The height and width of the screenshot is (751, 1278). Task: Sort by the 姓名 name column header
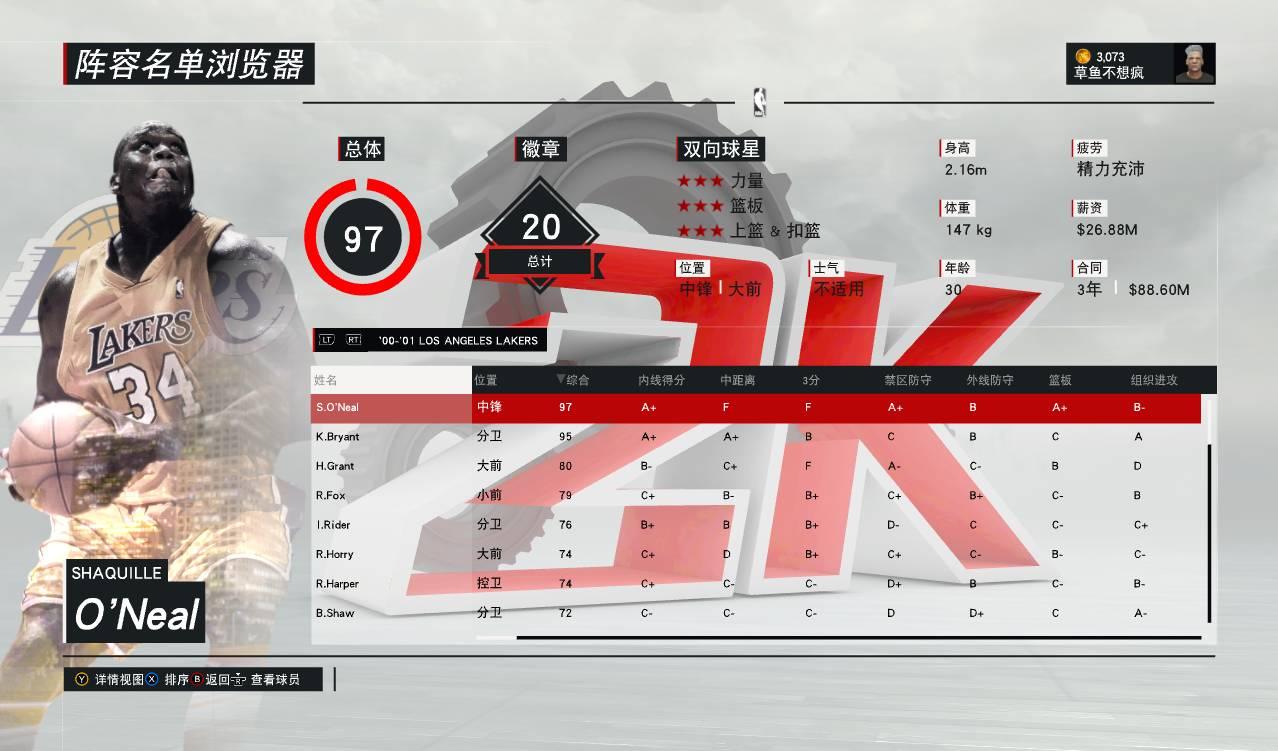click(x=326, y=380)
